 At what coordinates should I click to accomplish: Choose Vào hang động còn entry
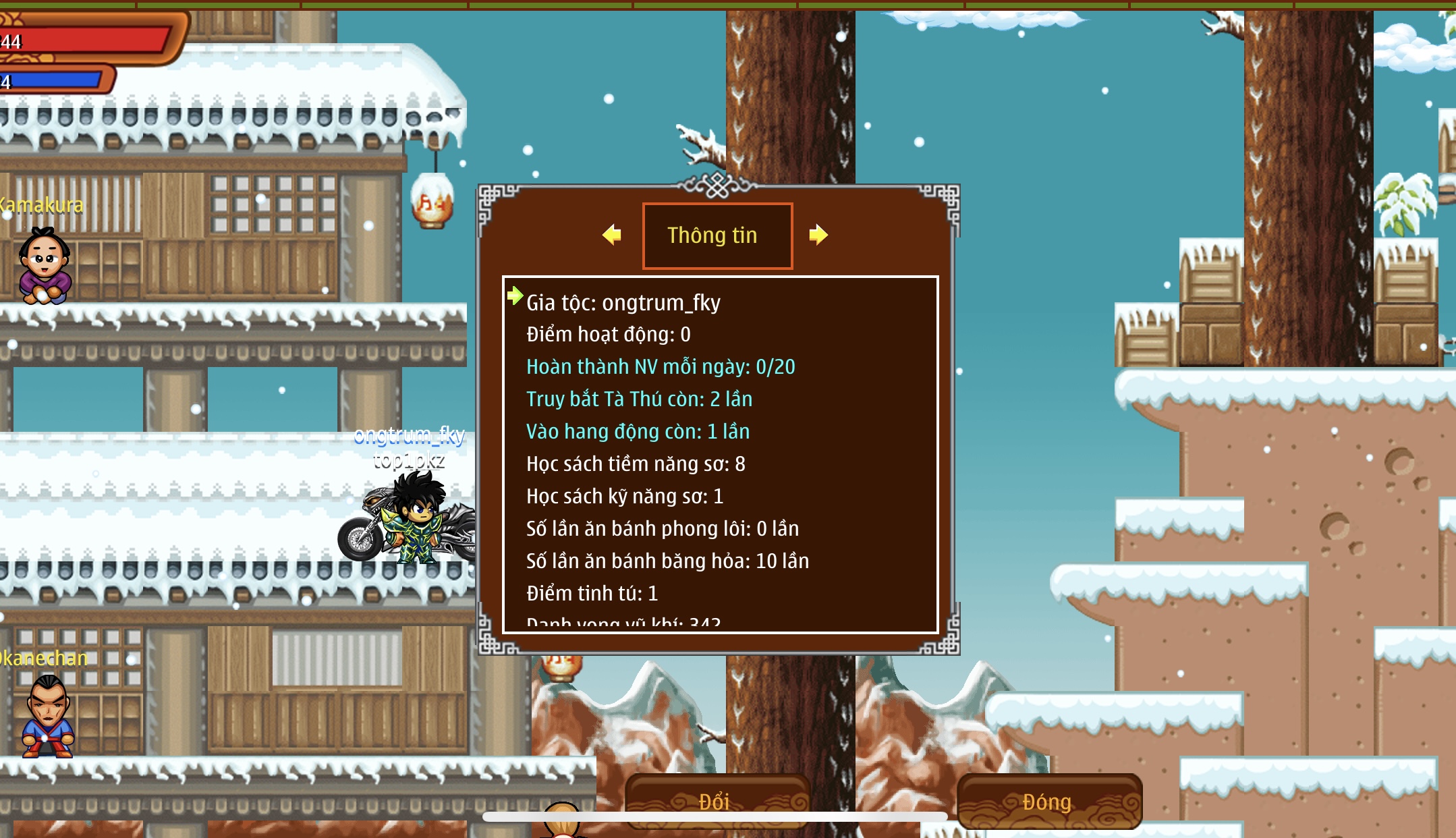pyautogui.click(x=637, y=432)
